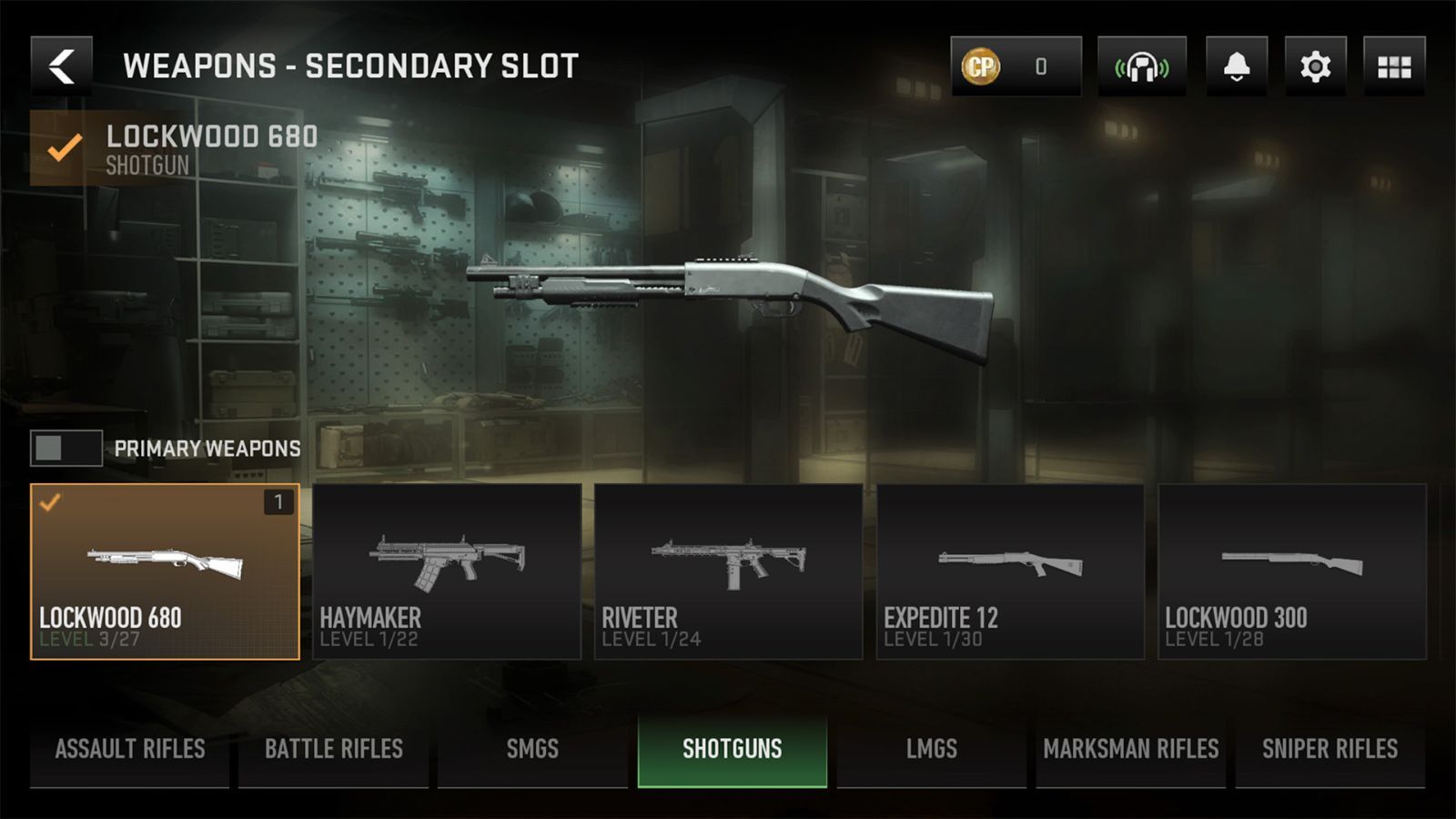Open the Assault Rifles category
Viewport: 1456px width, 819px height.
tap(129, 749)
